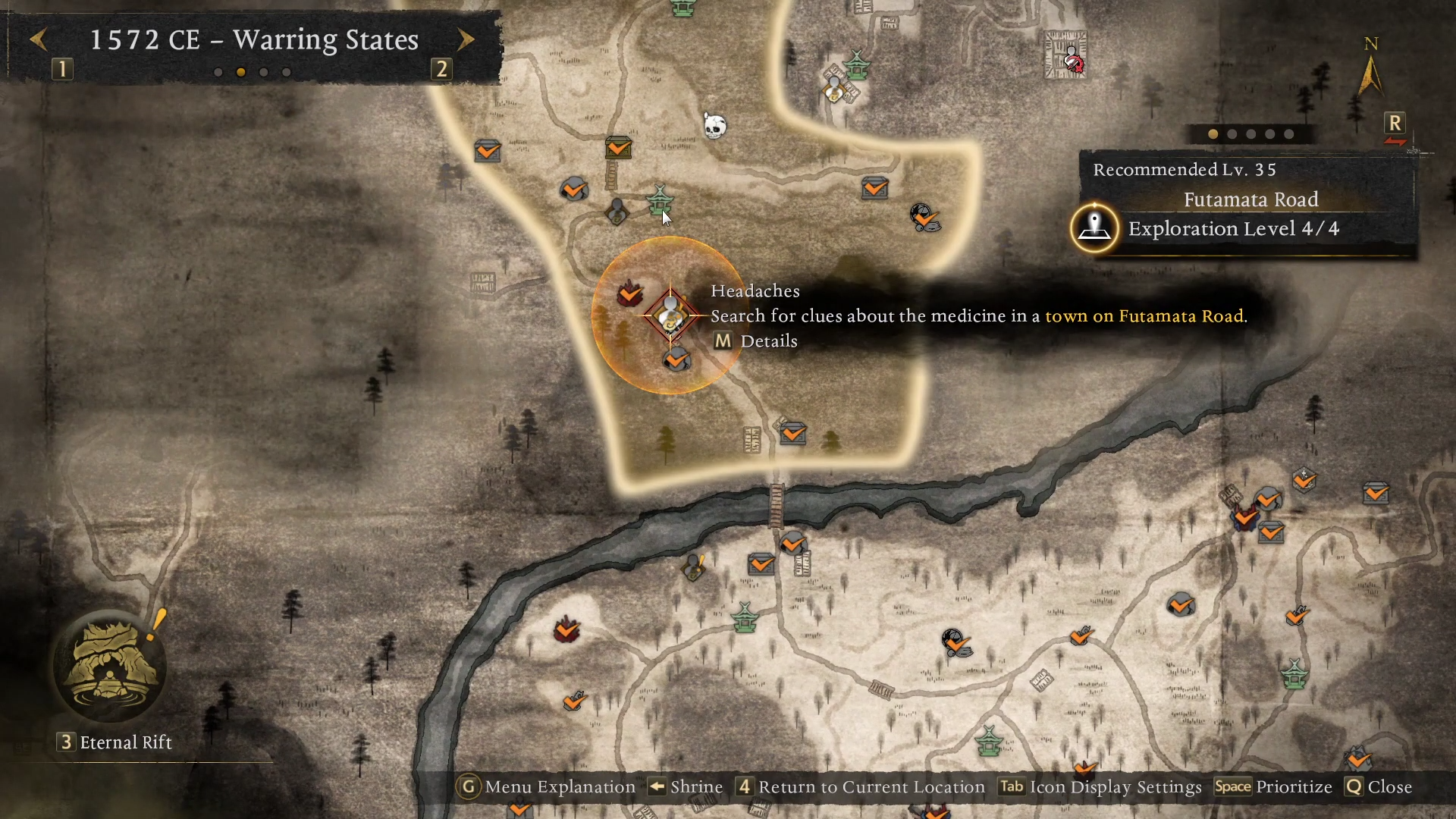Select the red bonfire marker south of the river

coord(566,630)
